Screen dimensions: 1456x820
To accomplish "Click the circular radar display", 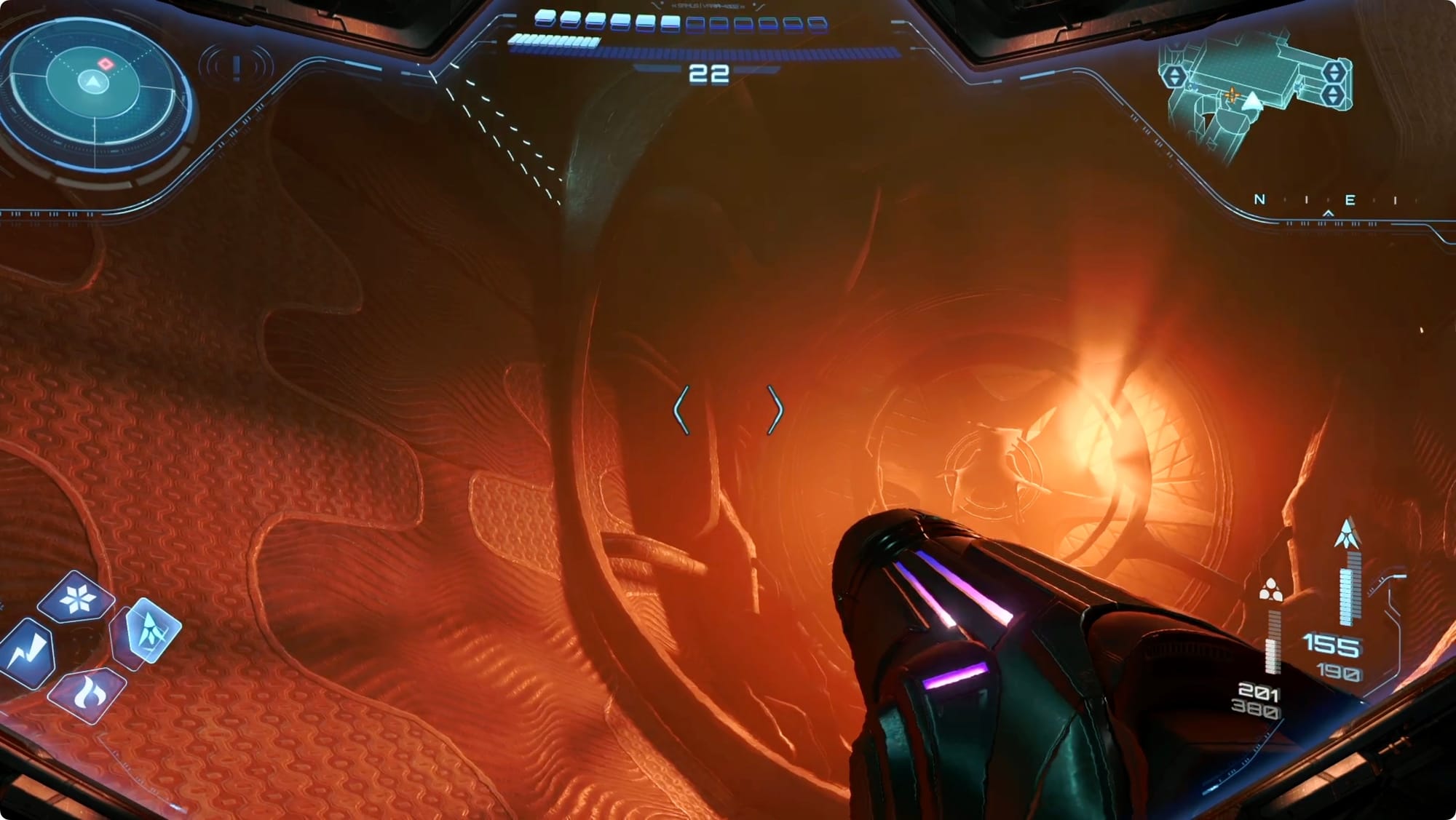I will [x=93, y=91].
